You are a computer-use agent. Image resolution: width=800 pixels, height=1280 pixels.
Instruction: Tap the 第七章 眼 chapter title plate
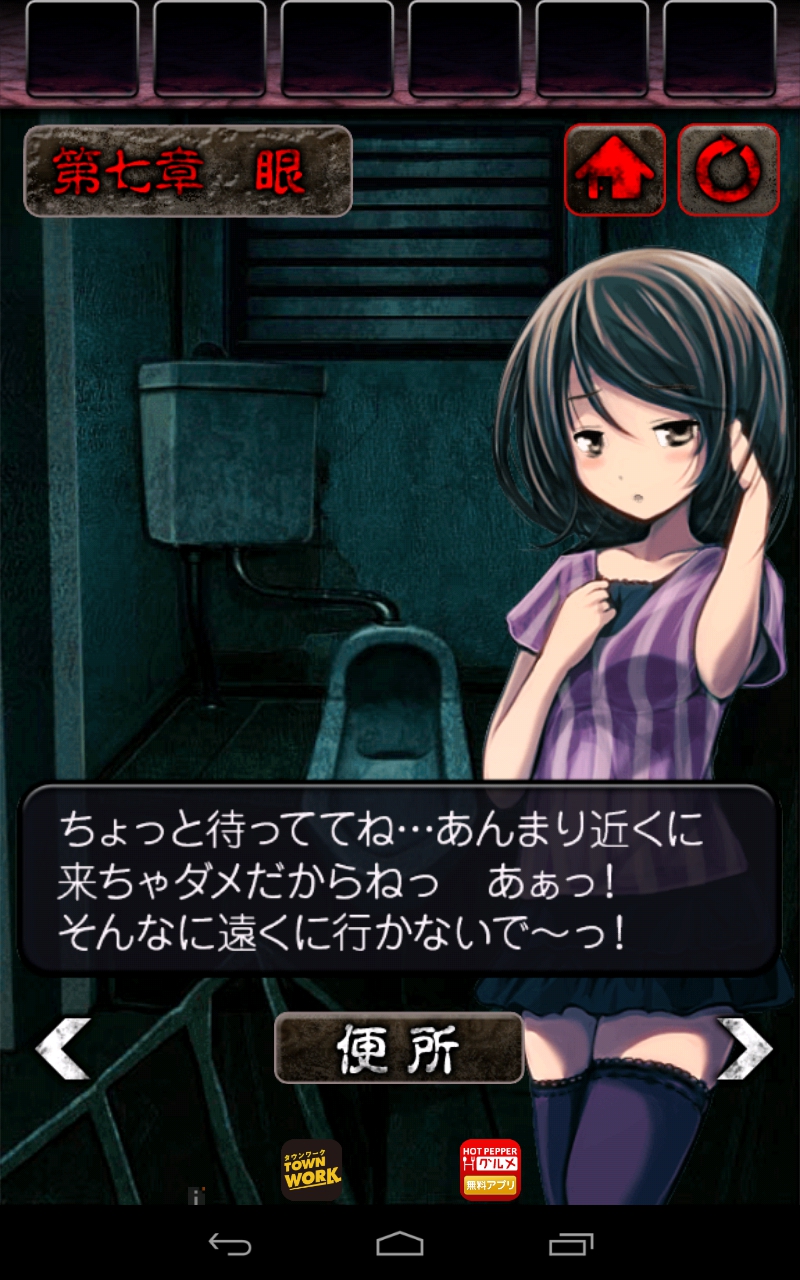(x=188, y=171)
